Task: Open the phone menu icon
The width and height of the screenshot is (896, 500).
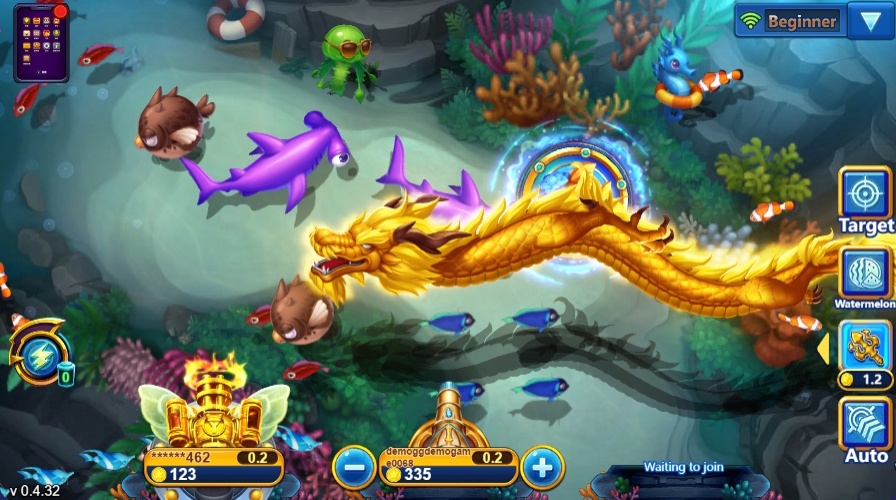Action: (x=41, y=41)
